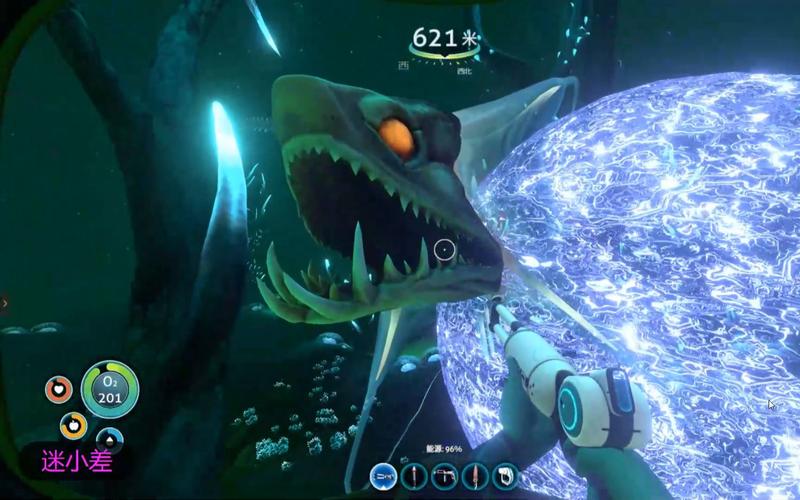Select the highlighted stasis rifle hotbar slot
This screenshot has height=500, width=800.
click(383, 477)
